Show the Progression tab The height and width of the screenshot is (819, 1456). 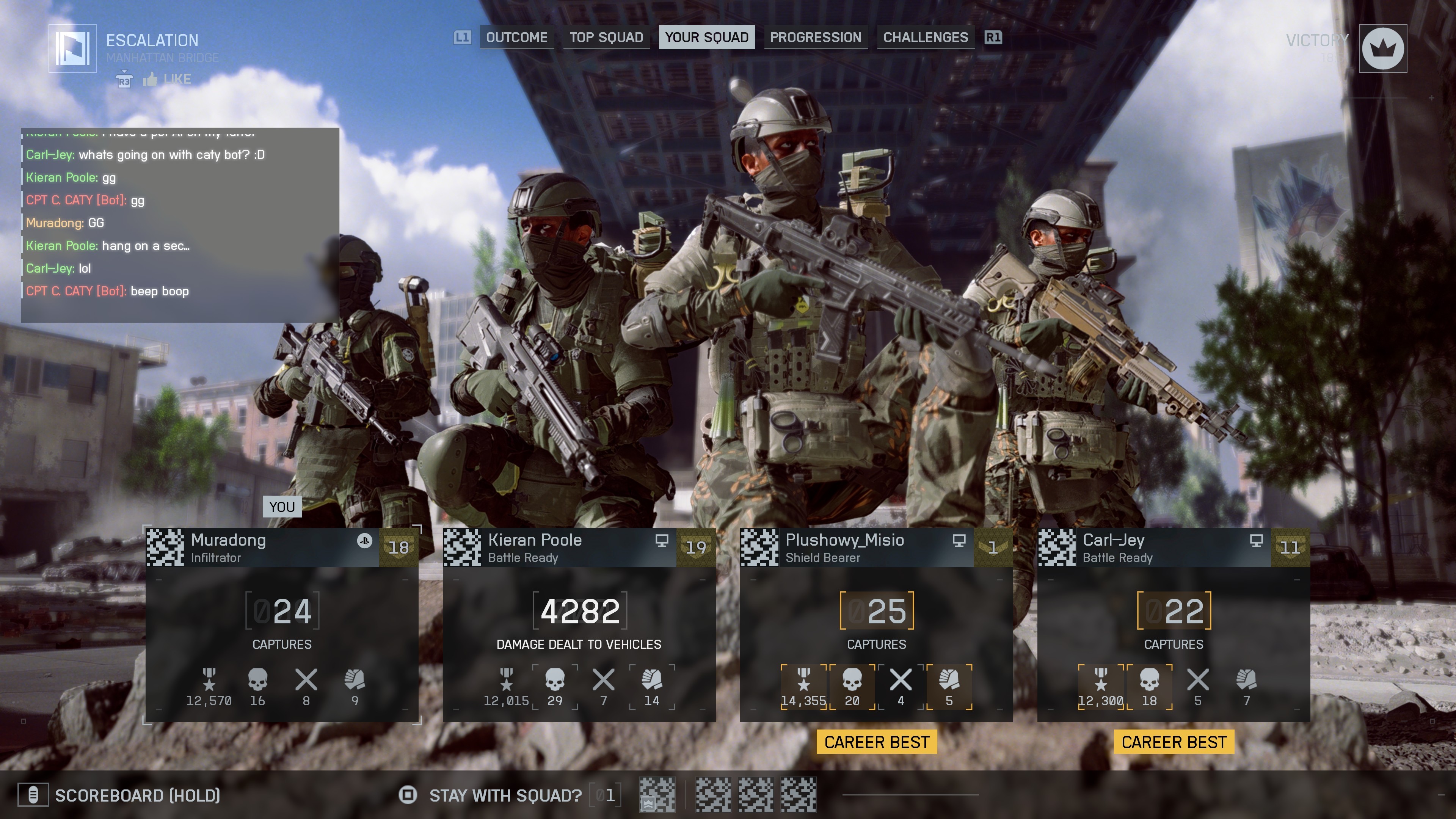(x=816, y=37)
